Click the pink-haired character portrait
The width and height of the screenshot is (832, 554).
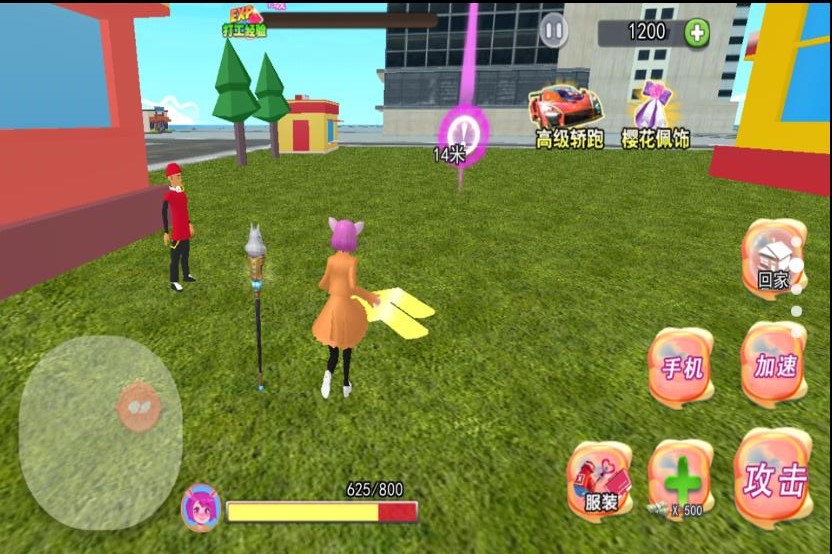(200, 507)
